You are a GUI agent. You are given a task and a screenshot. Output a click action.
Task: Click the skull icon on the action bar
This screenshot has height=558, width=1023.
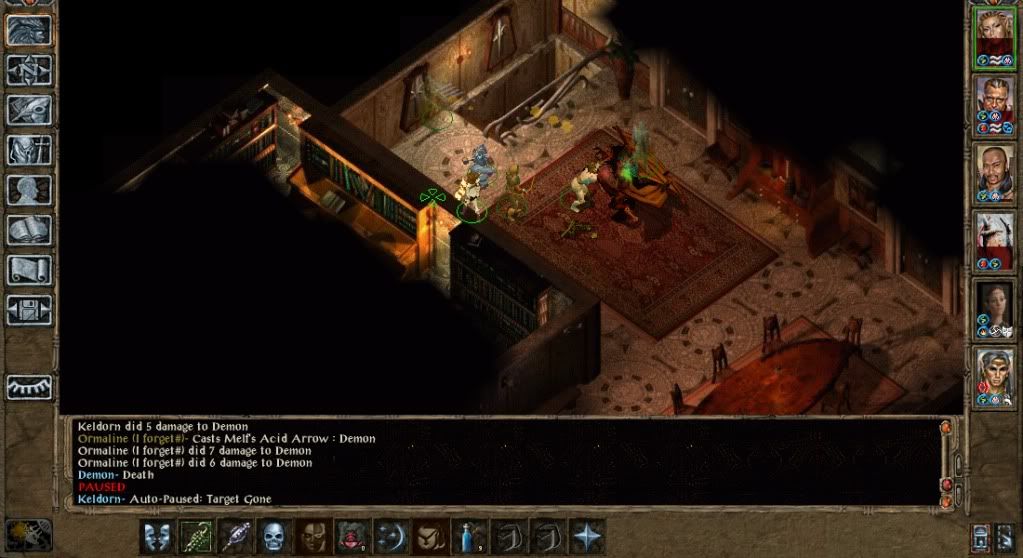275,537
